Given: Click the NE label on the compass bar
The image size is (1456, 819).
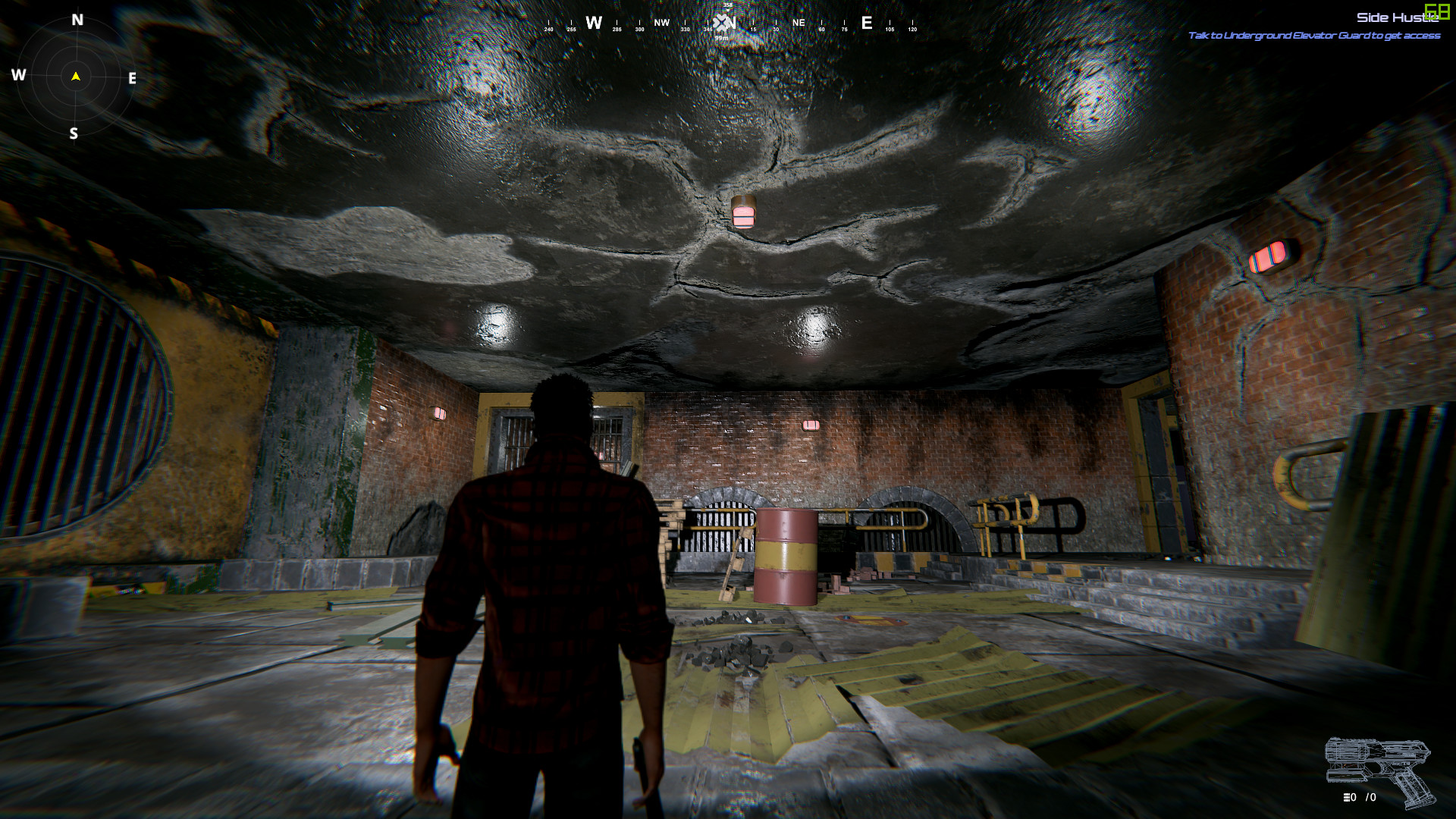Looking at the screenshot, I should point(798,23).
